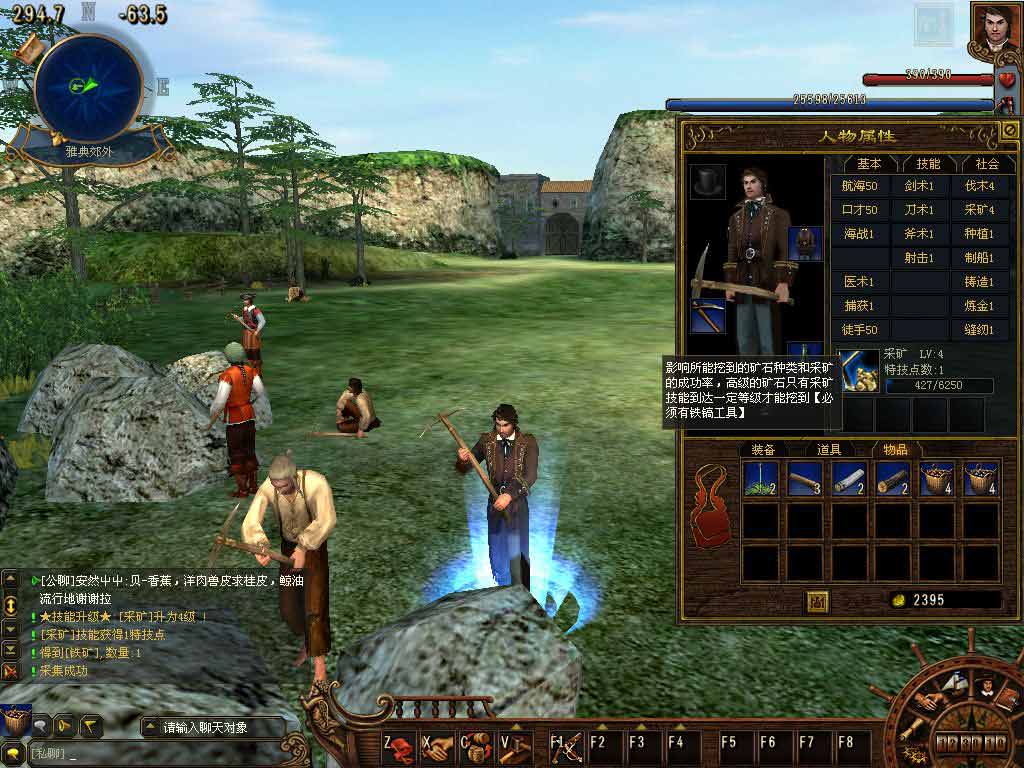
Task: Use the Z red glove action
Action: click(401, 746)
